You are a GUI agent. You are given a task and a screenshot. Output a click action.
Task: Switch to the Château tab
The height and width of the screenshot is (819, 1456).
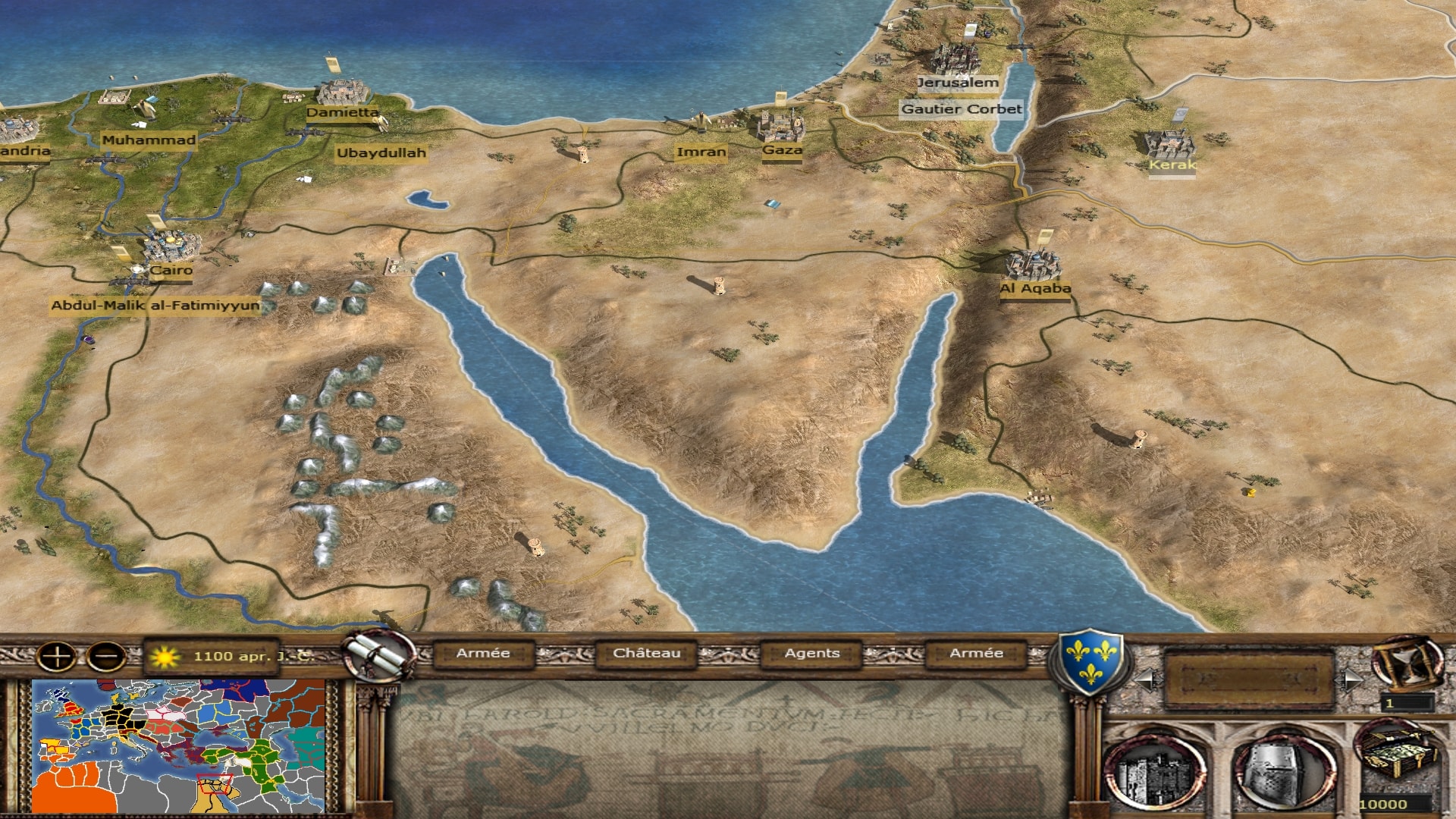point(646,653)
